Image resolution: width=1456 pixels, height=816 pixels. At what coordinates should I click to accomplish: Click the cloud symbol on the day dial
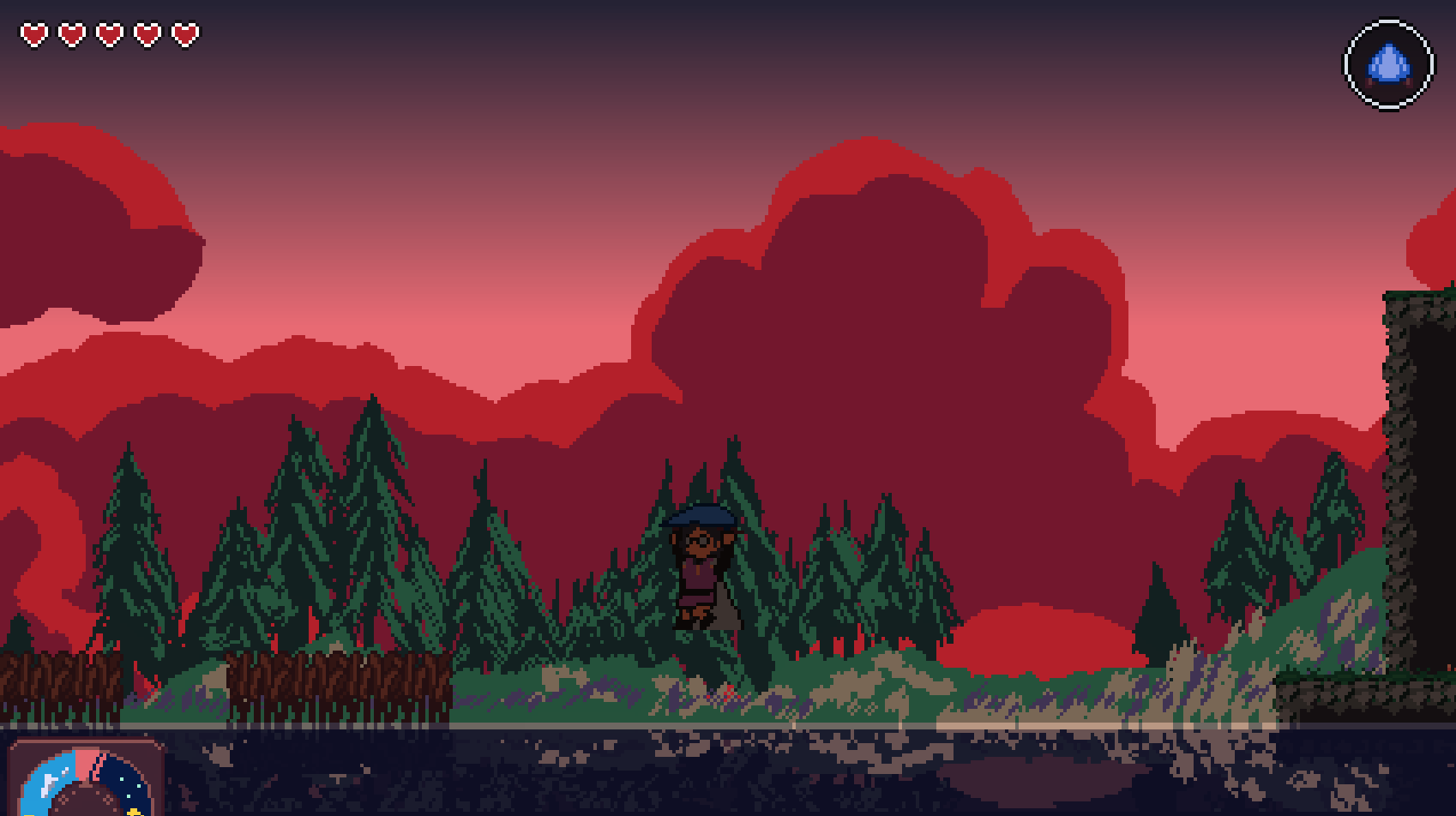coord(49,784)
